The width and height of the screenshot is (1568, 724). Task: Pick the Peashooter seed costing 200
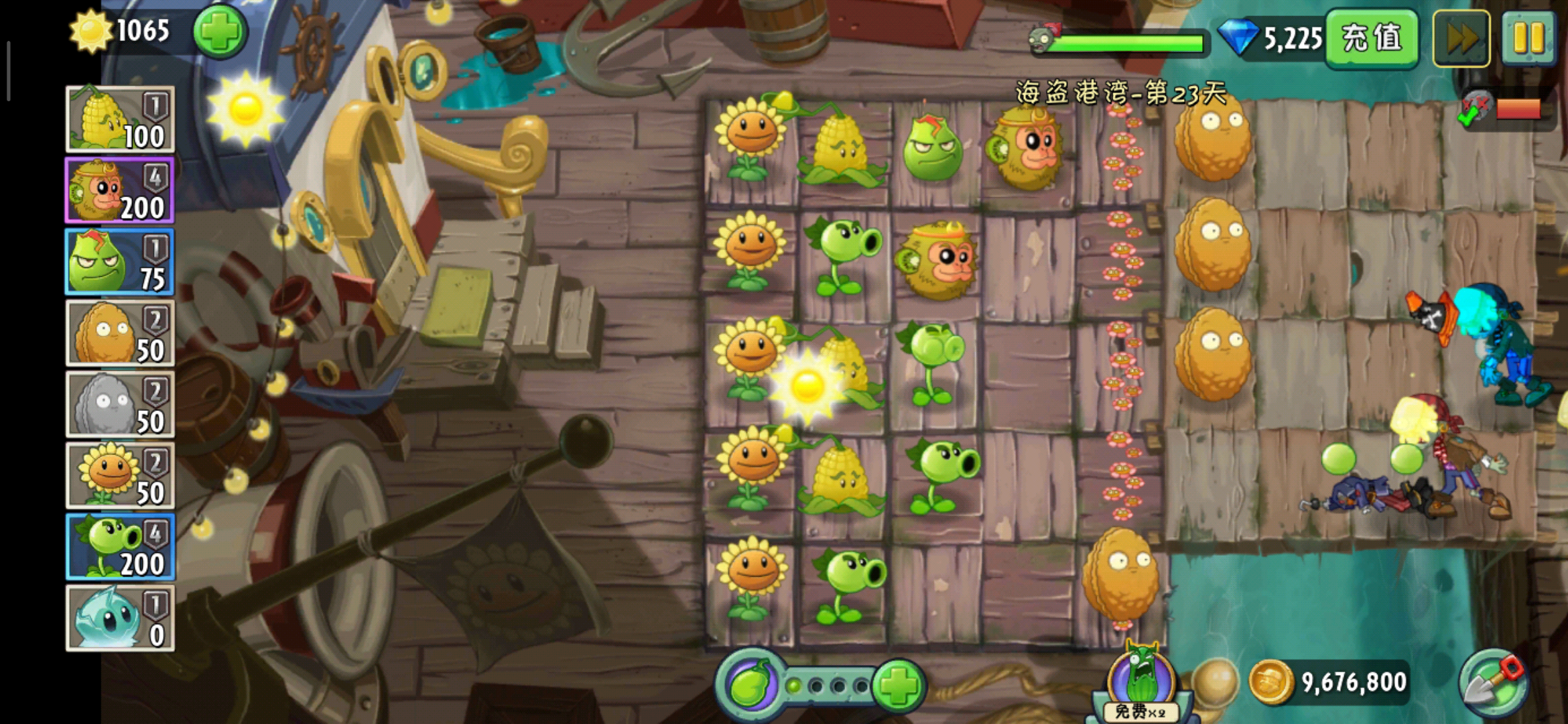[120, 547]
